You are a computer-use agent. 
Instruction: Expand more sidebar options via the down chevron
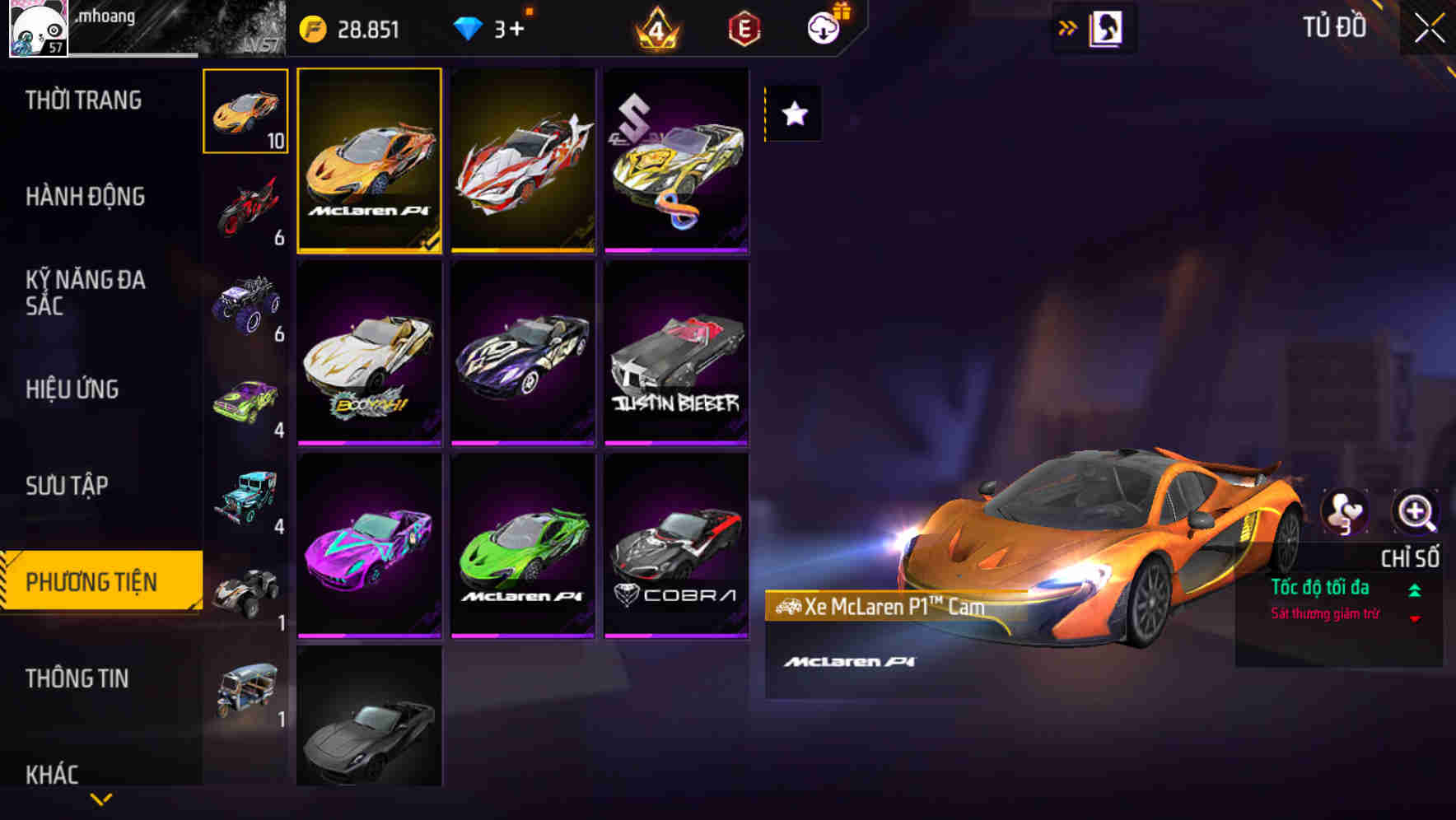100,799
